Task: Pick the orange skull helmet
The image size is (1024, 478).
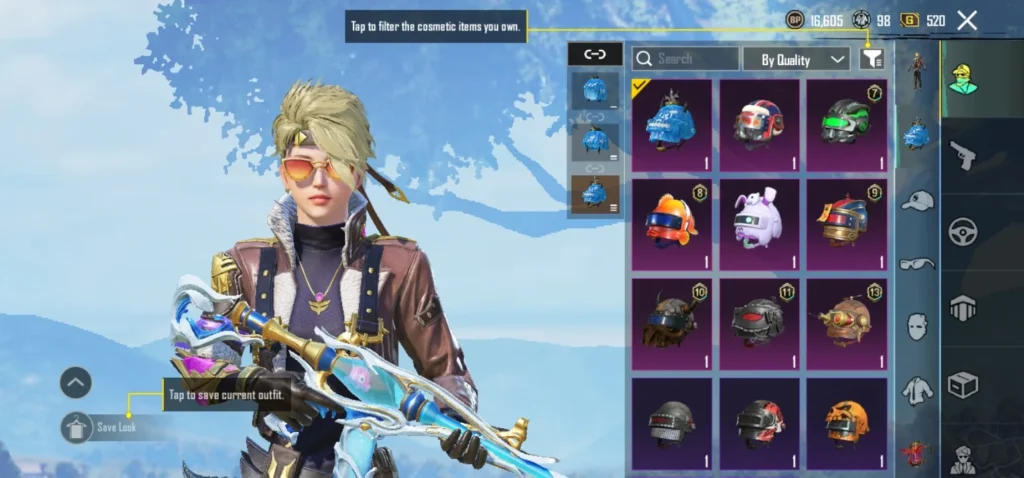Action: click(847, 422)
